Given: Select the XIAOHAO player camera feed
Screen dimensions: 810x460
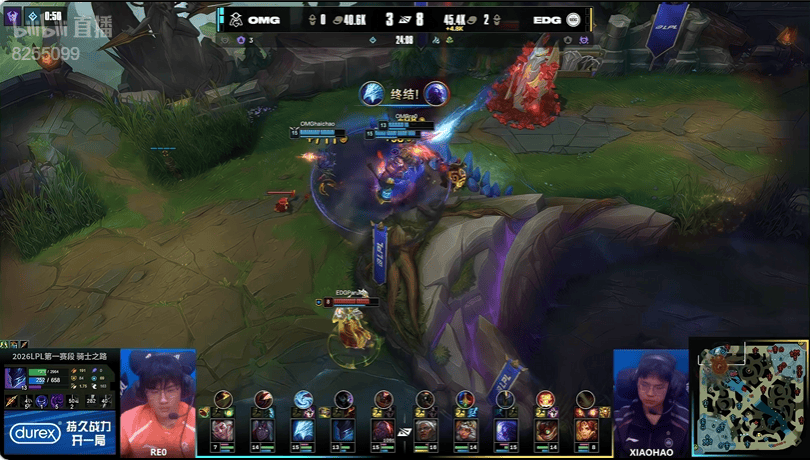Looking at the screenshot, I should pos(650,402).
